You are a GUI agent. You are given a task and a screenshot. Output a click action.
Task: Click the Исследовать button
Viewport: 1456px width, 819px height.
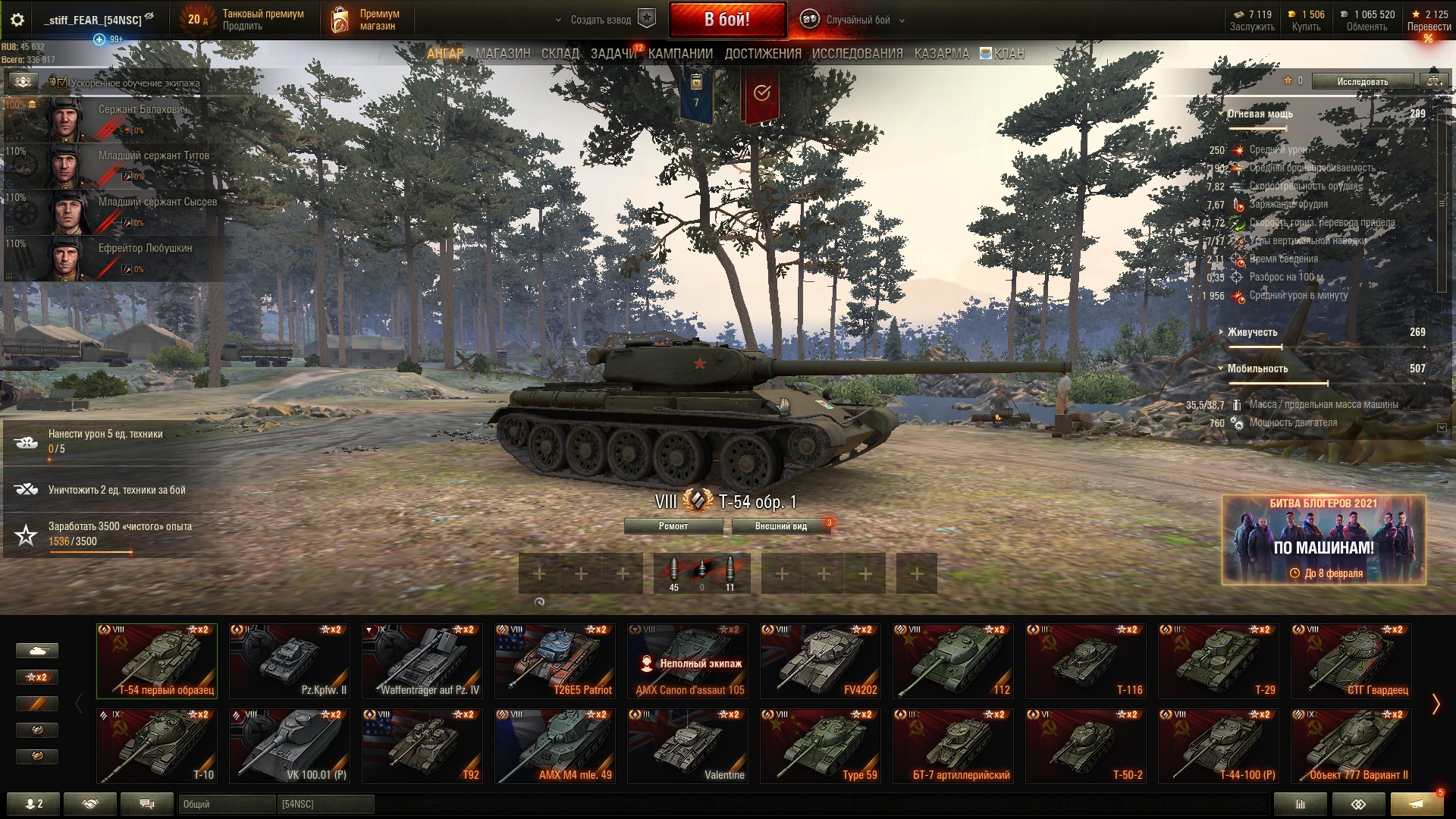pos(1362,81)
